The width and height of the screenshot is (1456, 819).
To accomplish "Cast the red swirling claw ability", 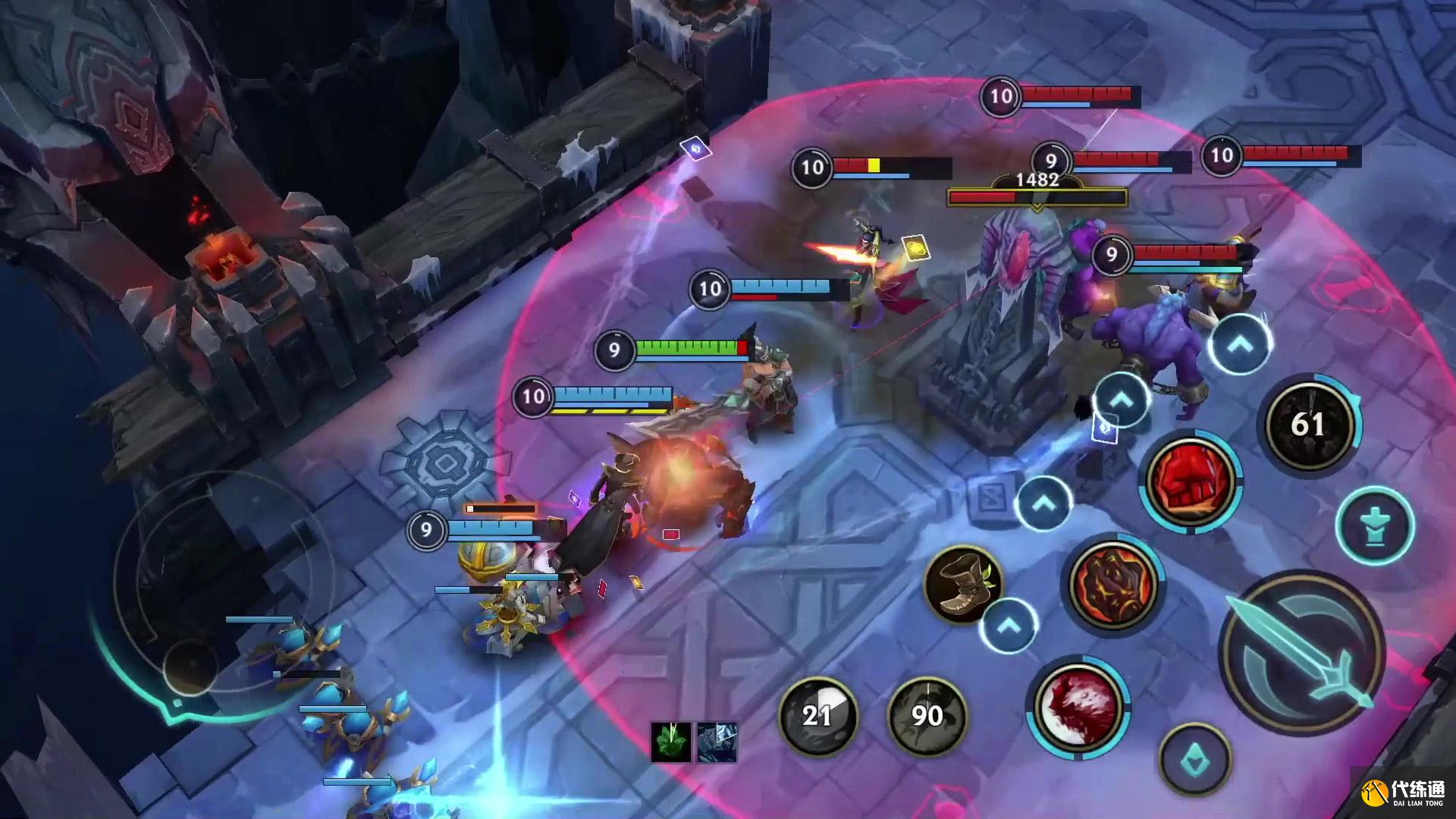I will [x=1078, y=706].
